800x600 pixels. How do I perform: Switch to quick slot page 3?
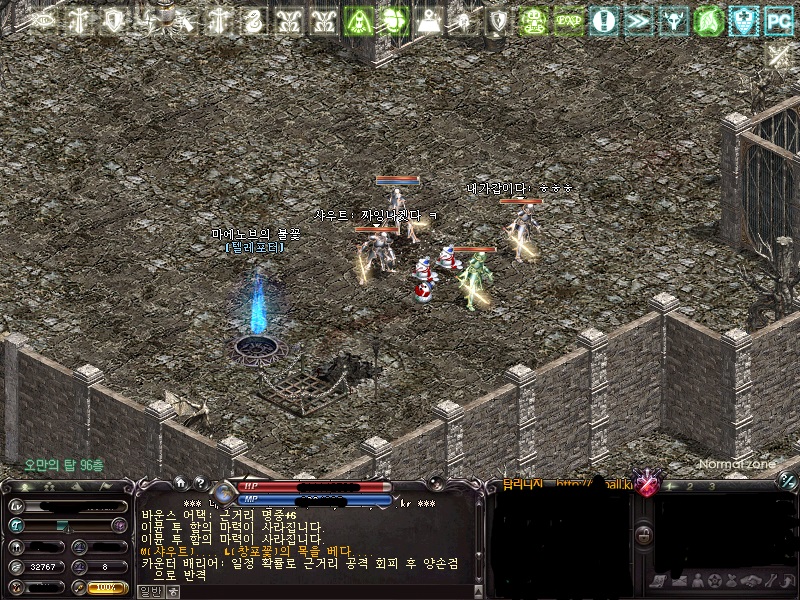(712, 486)
